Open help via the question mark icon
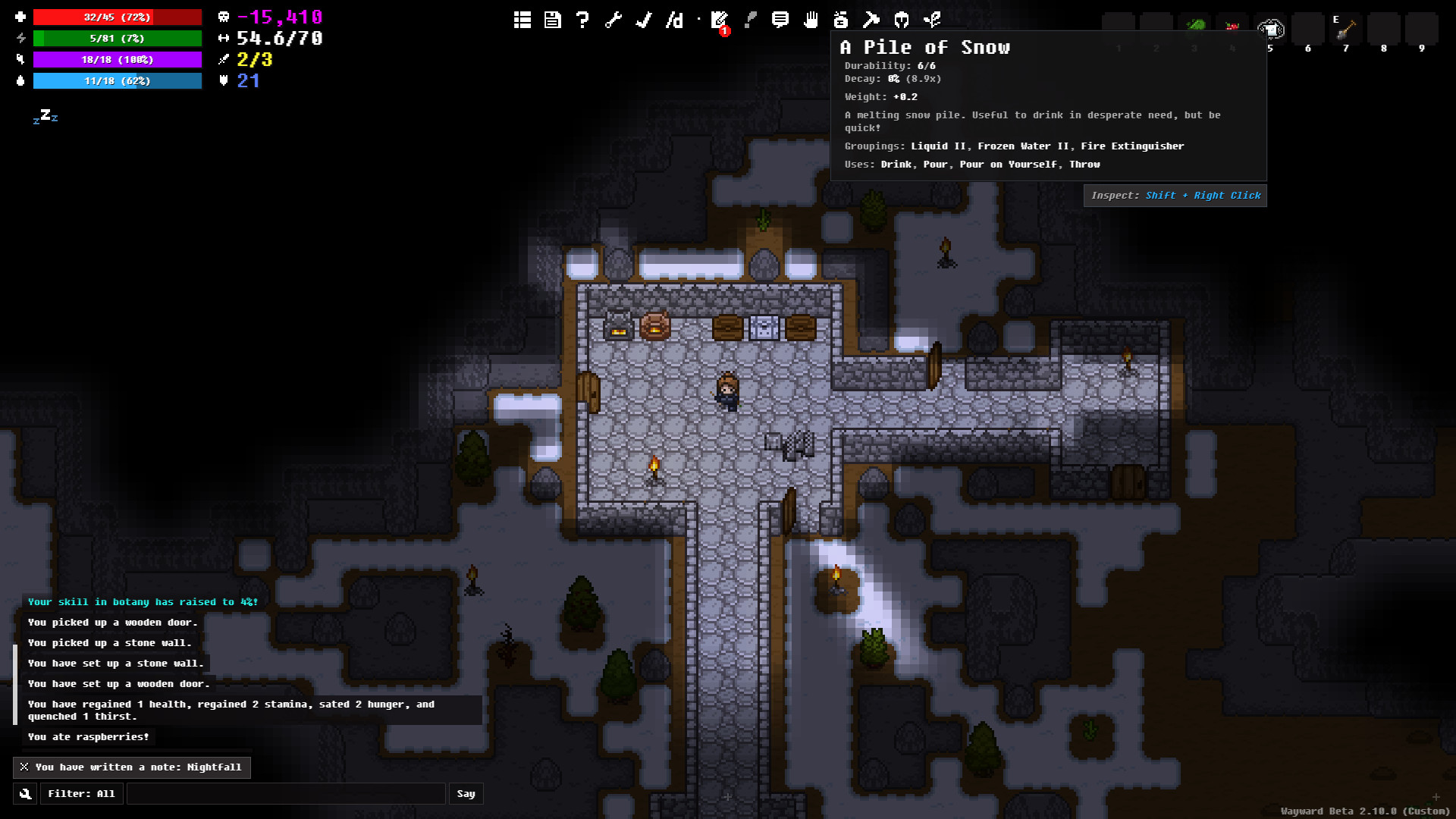1456x819 pixels. 582,20
